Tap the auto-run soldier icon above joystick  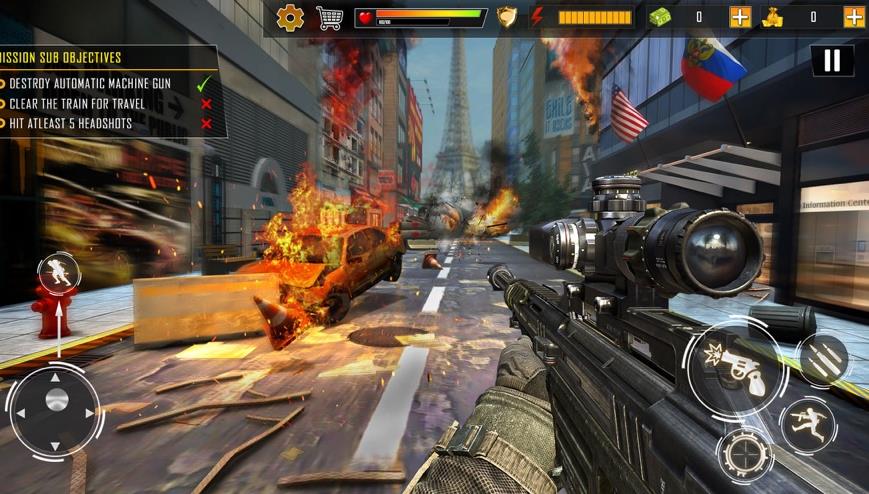coord(59,274)
